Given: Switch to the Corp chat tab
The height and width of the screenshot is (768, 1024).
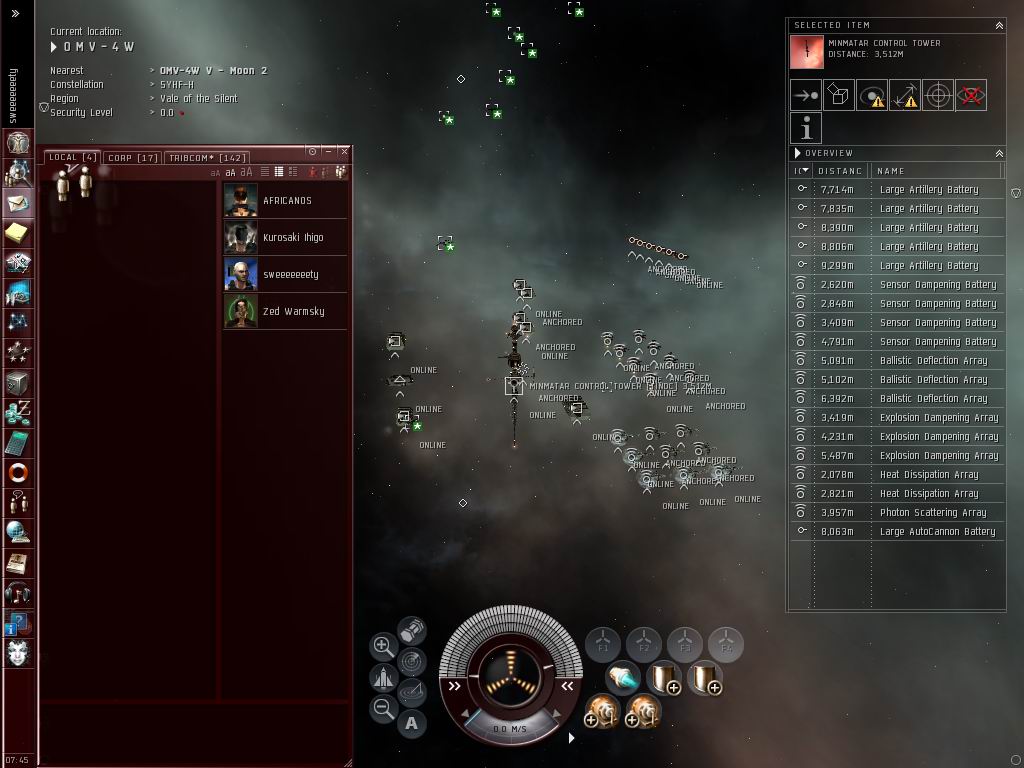Looking at the screenshot, I should 133,157.
